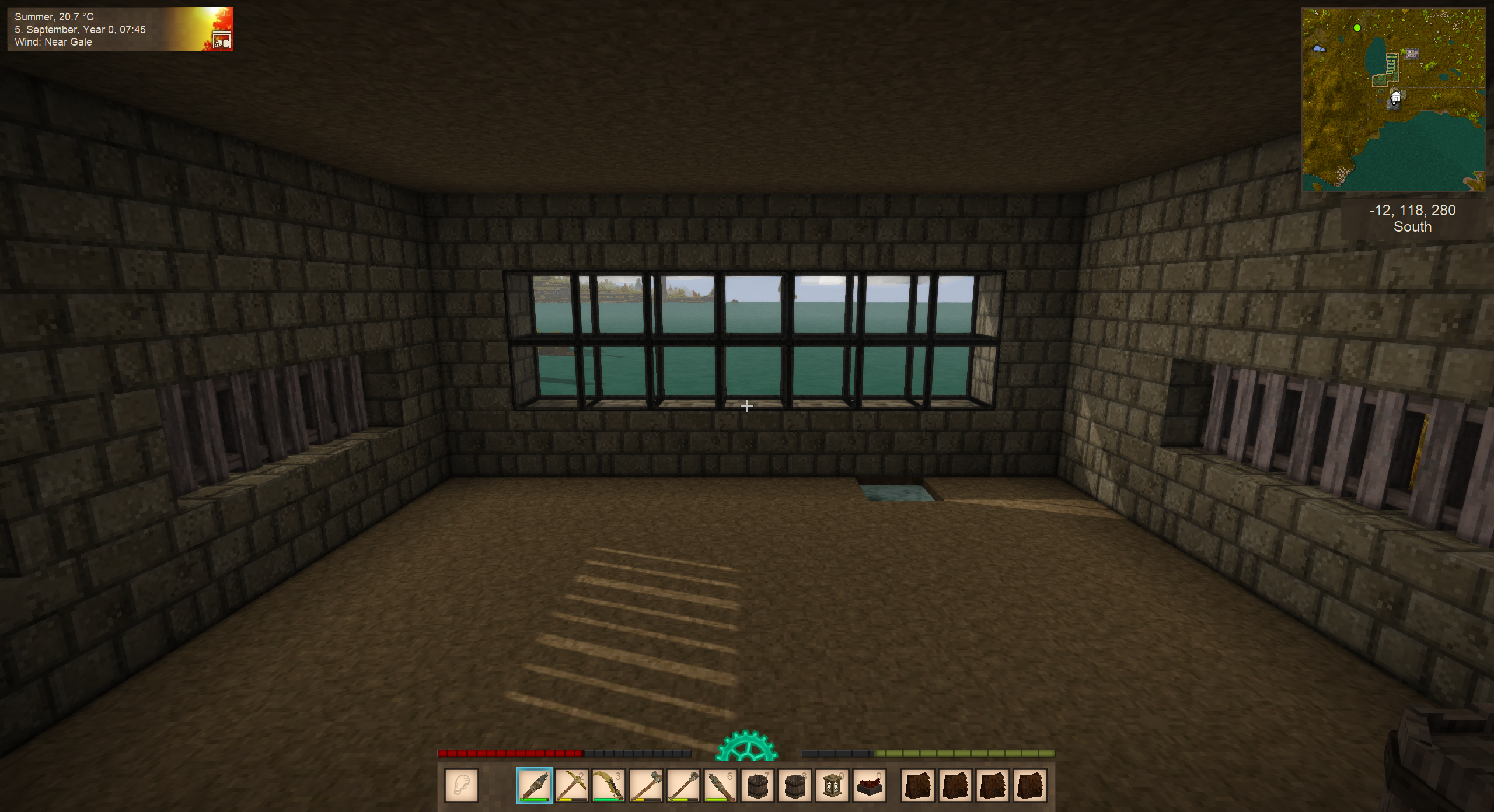Choose the scythe in hotbar slot 3
The height and width of the screenshot is (812, 1494).
tap(609, 785)
